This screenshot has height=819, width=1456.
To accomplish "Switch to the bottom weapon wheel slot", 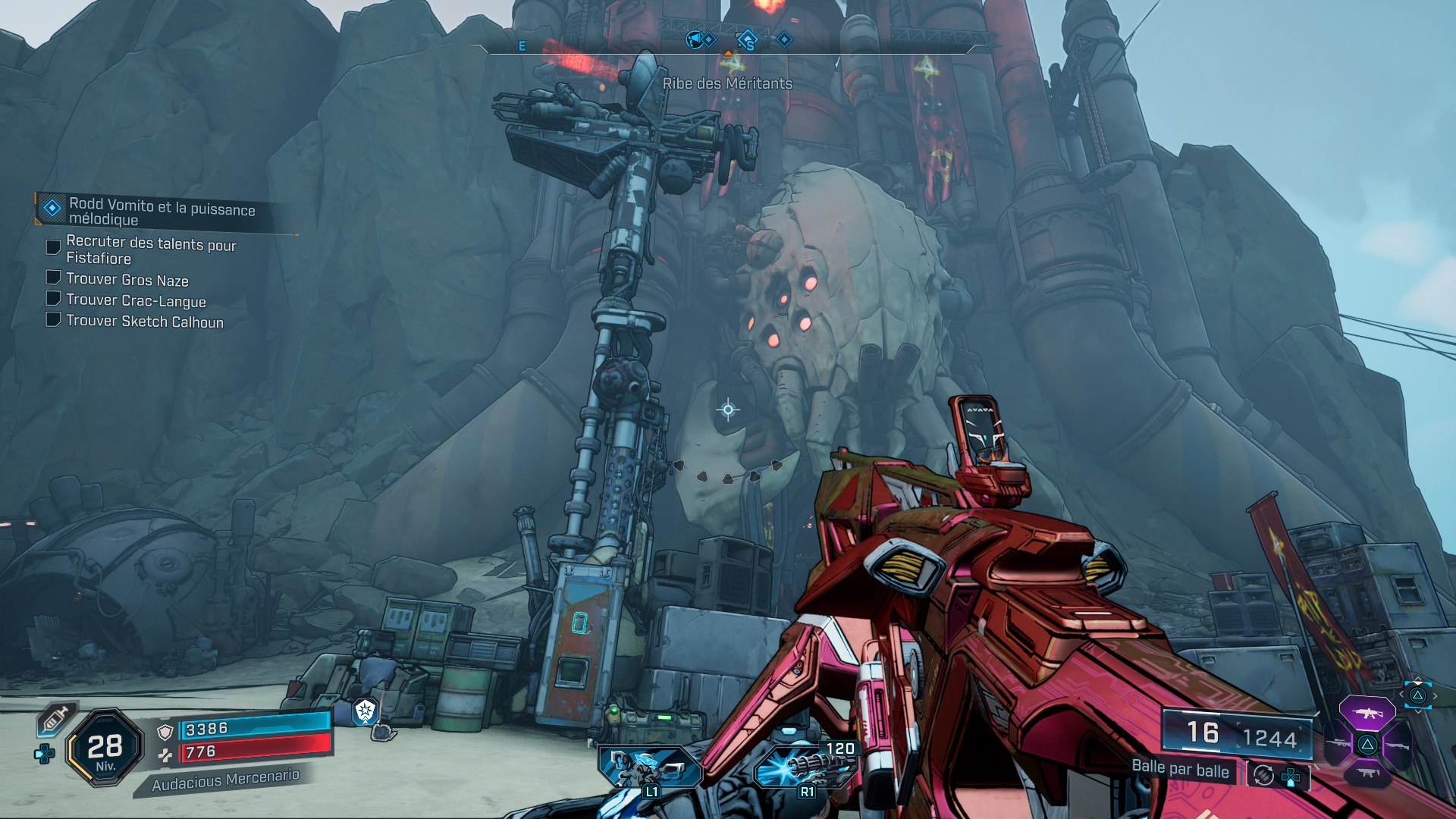I will (1367, 773).
